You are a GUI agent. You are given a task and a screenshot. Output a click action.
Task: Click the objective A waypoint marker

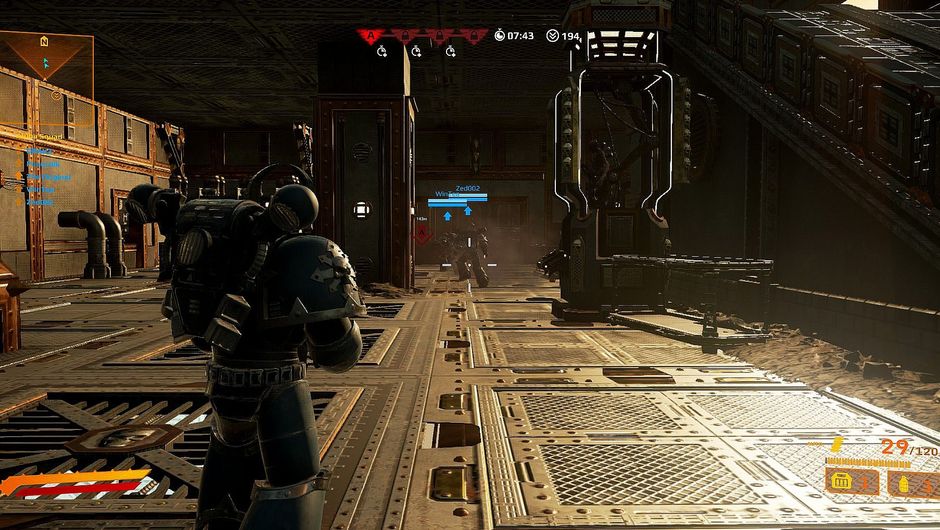[x=423, y=234]
